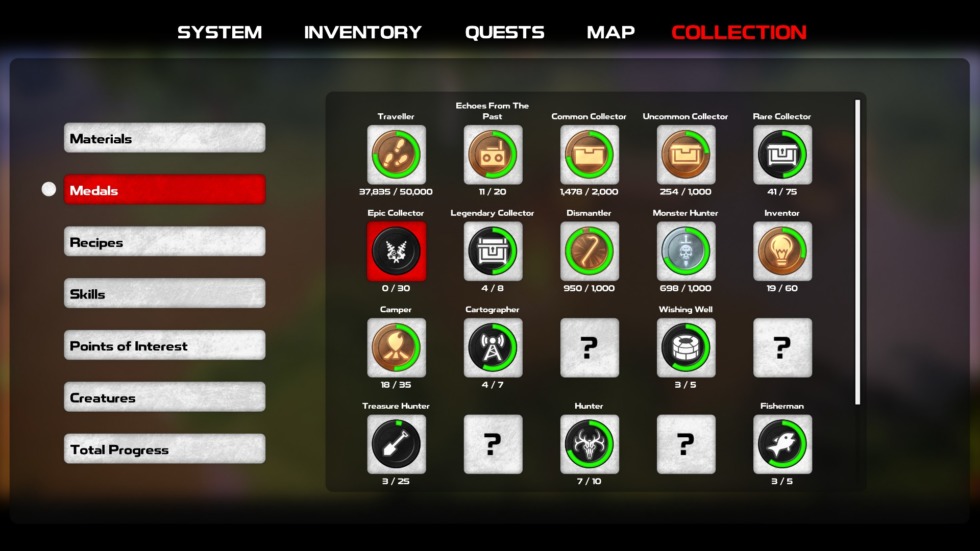This screenshot has width=980, height=551.
Task: Open the Inventory tab
Action: click(362, 32)
